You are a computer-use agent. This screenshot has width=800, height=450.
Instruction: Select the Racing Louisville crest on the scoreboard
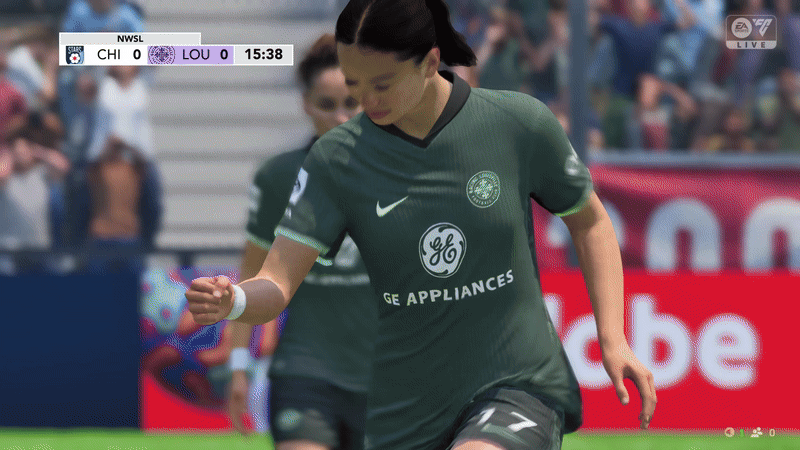click(x=161, y=55)
